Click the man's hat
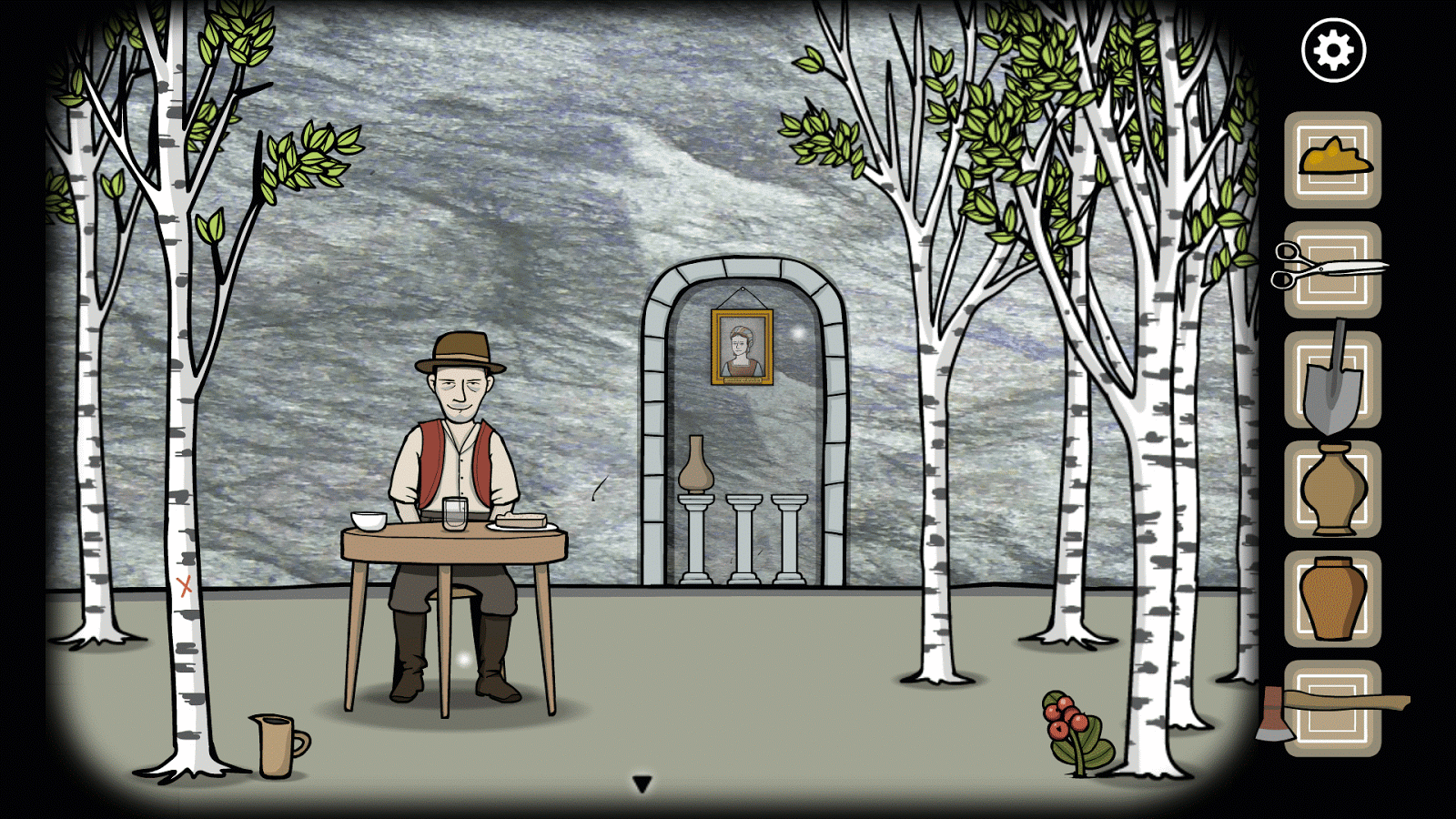The width and height of the screenshot is (1456, 819). 460,350
